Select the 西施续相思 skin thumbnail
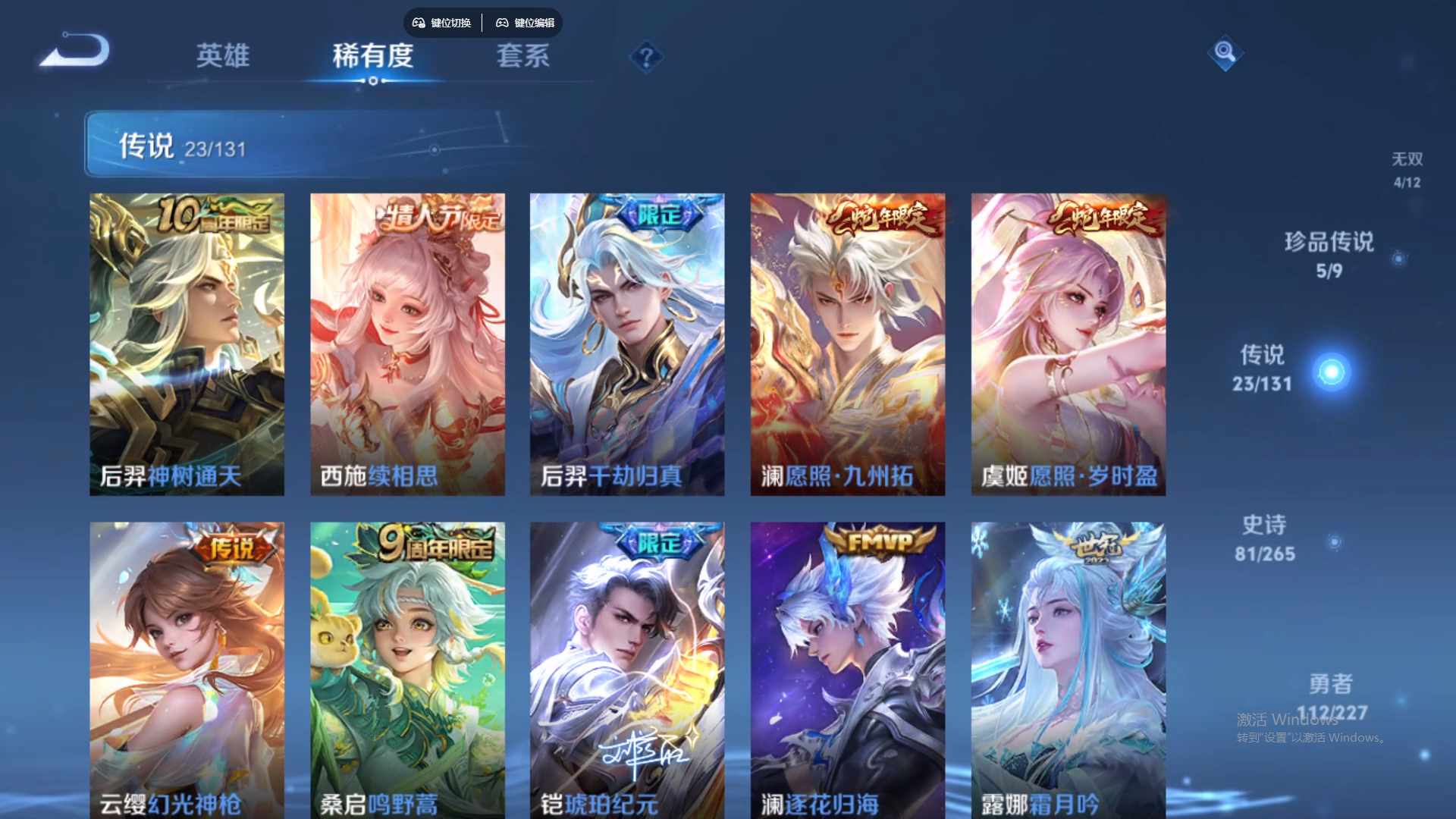 tap(407, 344)
